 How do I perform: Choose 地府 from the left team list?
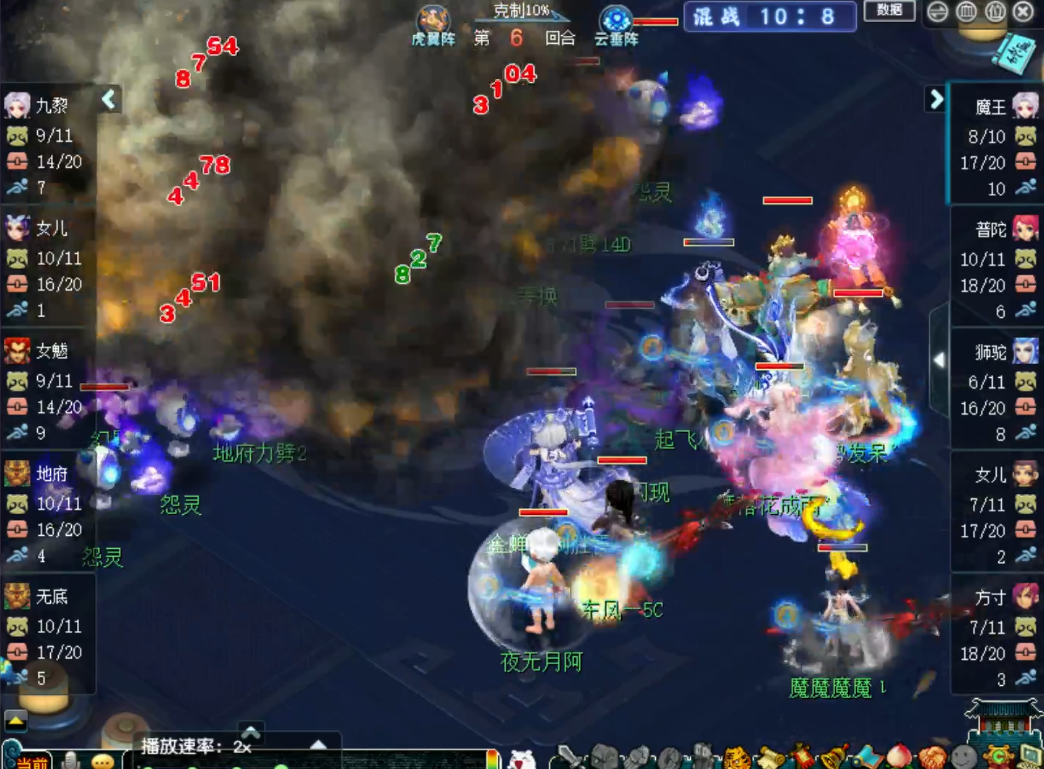(x=48, y=473)
